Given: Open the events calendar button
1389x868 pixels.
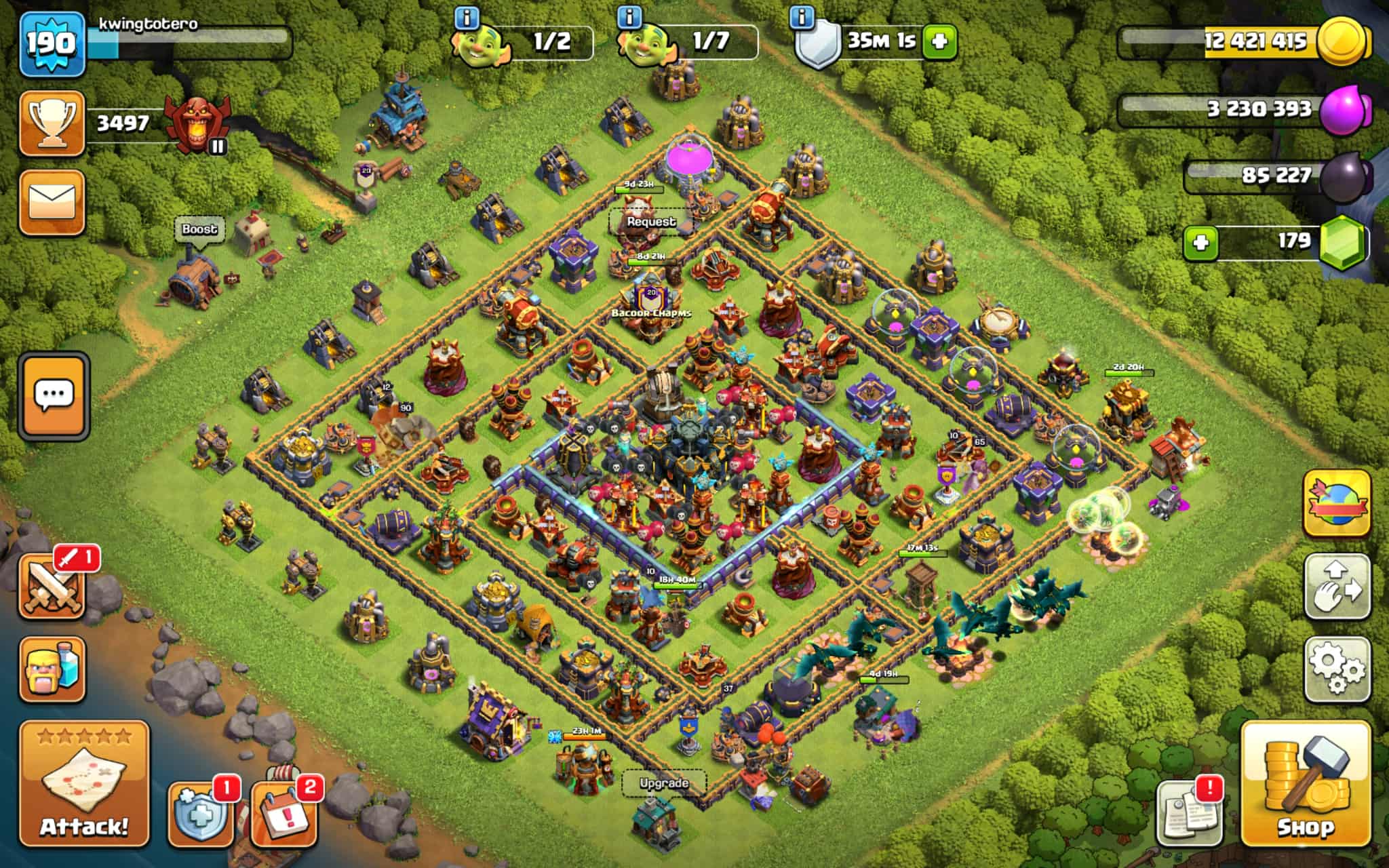Looking at the screenshot, I should tap(283, 815).
